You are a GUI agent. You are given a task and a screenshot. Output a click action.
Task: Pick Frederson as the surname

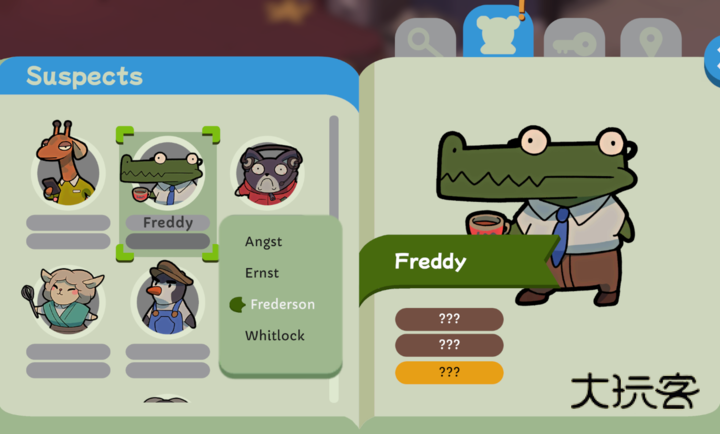[x=282, y=304]
